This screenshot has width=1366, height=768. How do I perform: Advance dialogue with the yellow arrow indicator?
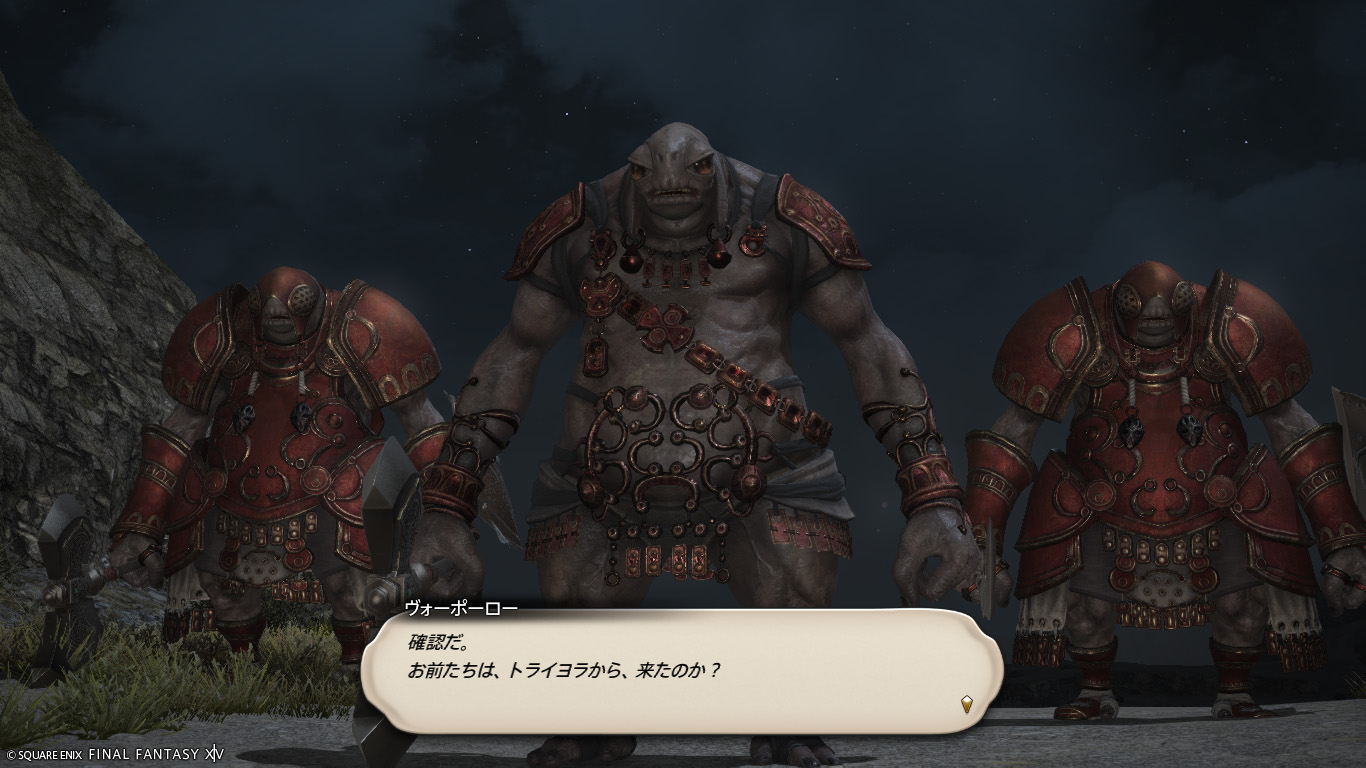[x=966, y=703]
